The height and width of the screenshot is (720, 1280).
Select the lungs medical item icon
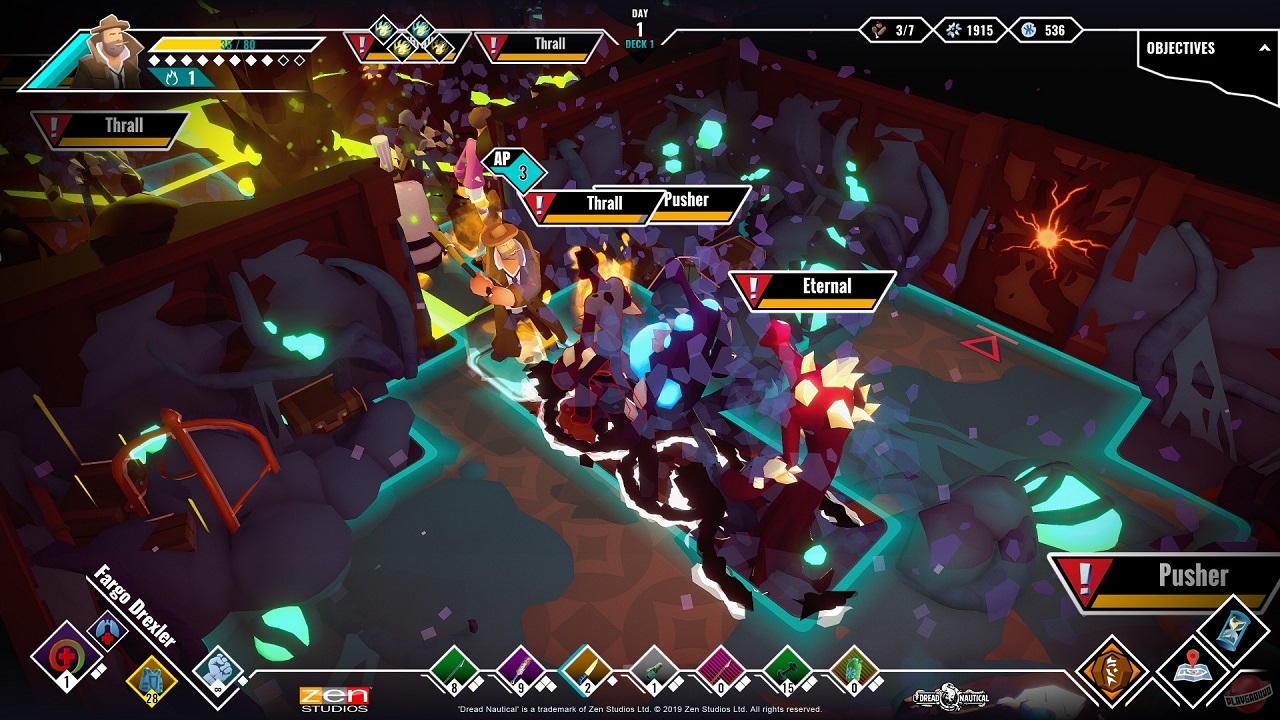point(107,632)
